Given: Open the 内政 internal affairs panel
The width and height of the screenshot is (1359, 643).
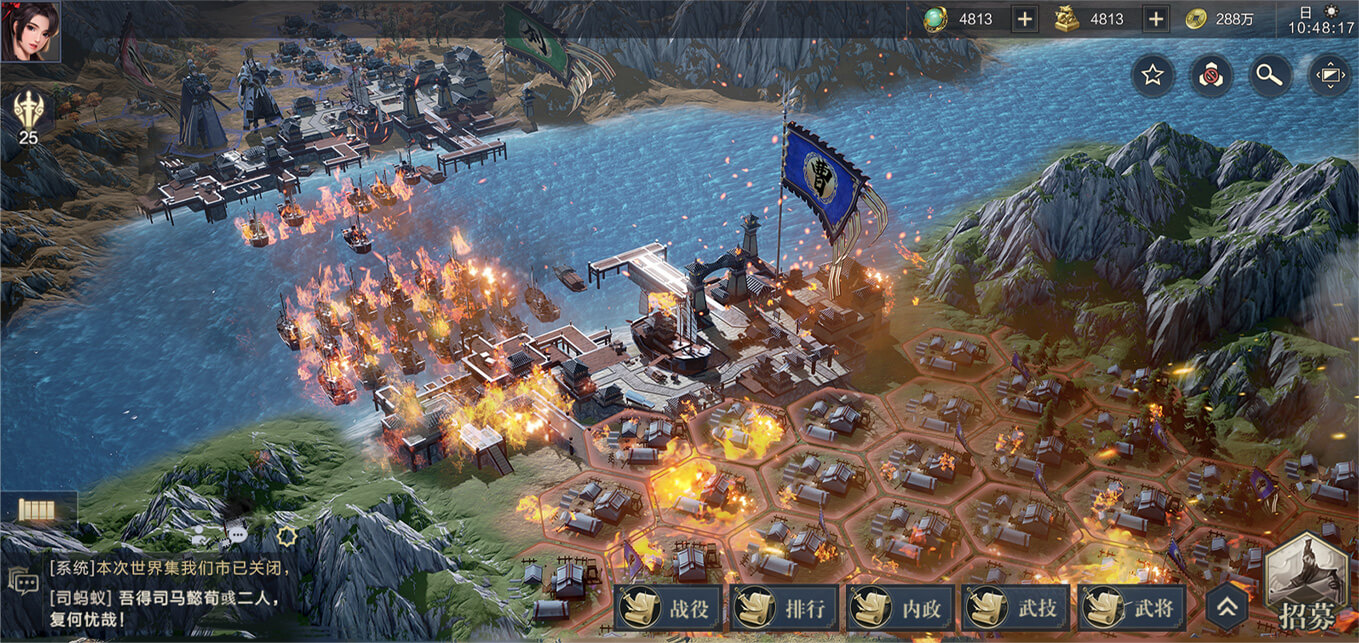Looking at the screenshot, I should (x=900, y=609).
